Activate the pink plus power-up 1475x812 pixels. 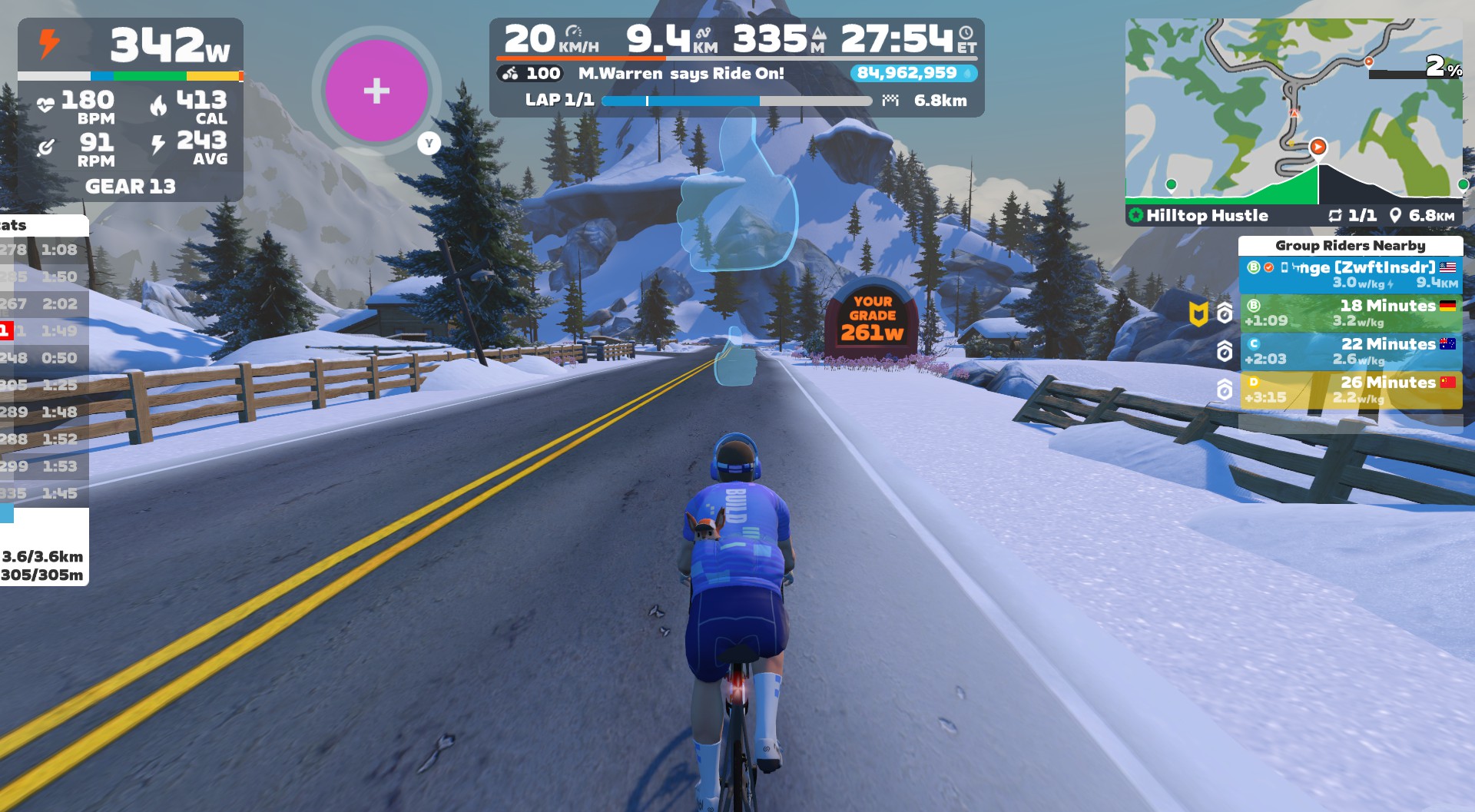(x=376, y=91)
